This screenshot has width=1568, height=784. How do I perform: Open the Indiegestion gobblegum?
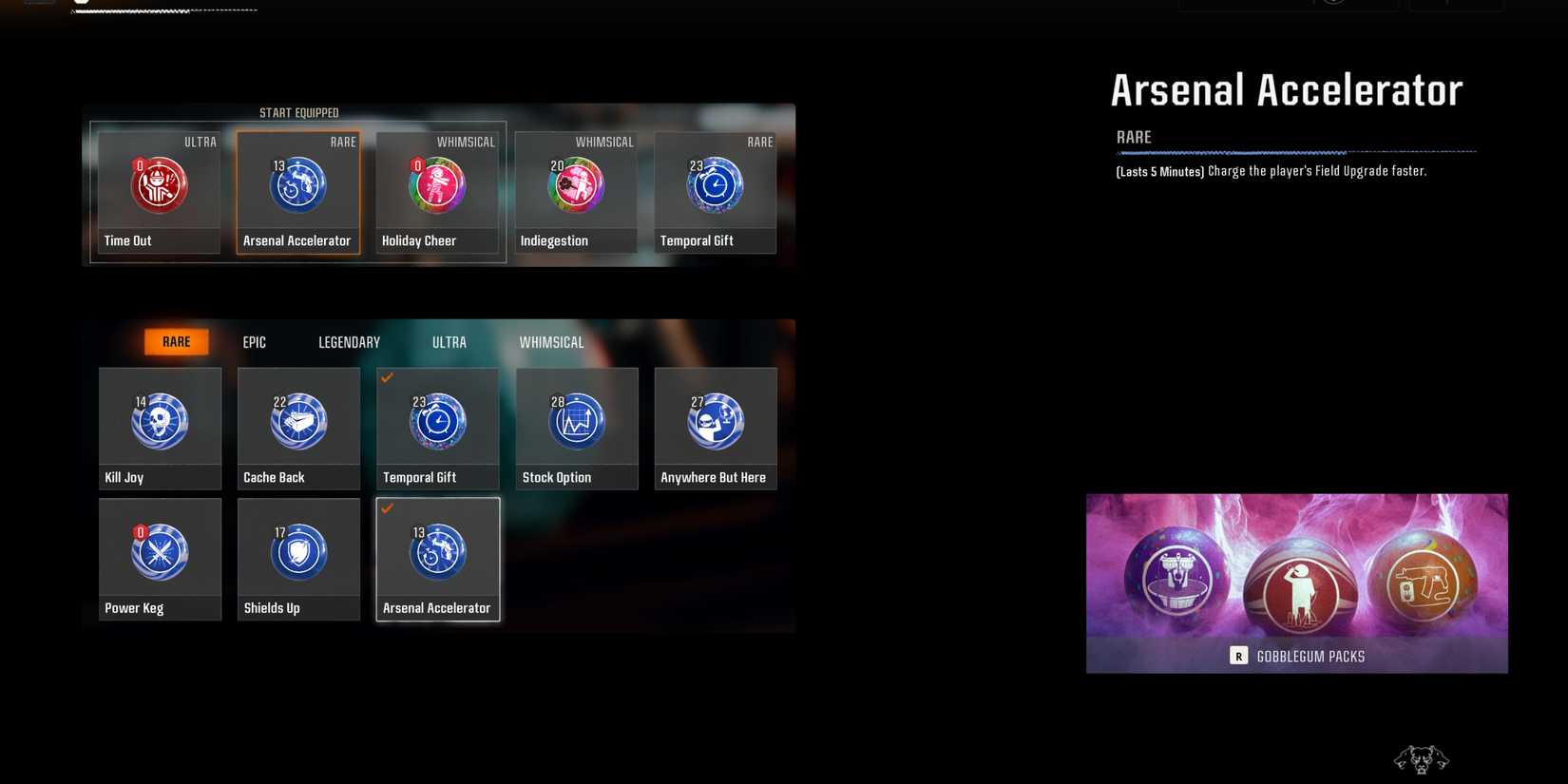576,185
